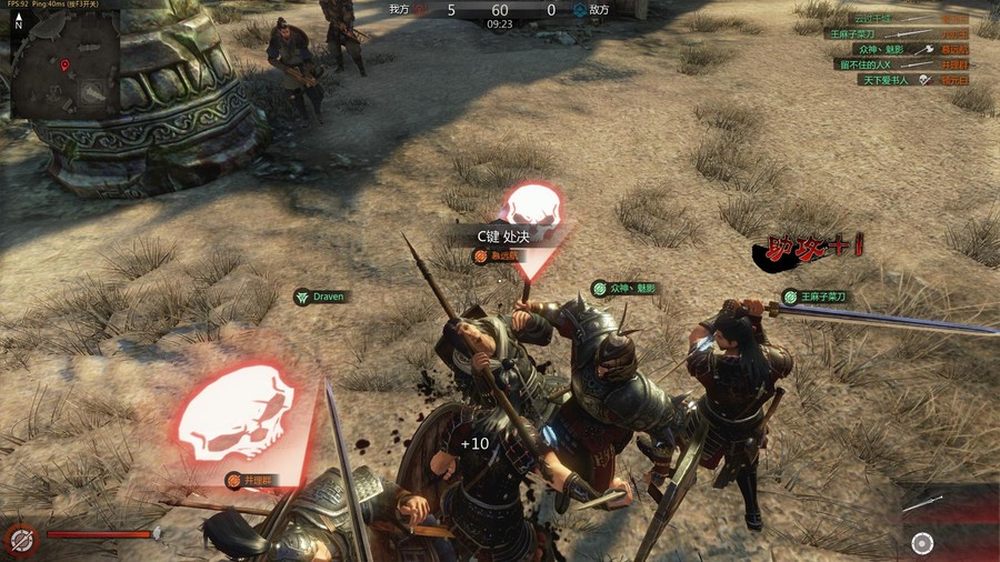1000x562 pixels.
Task: Click the round emblem beside the health bar
Action: pyautogui.click(x=22, y=539)
